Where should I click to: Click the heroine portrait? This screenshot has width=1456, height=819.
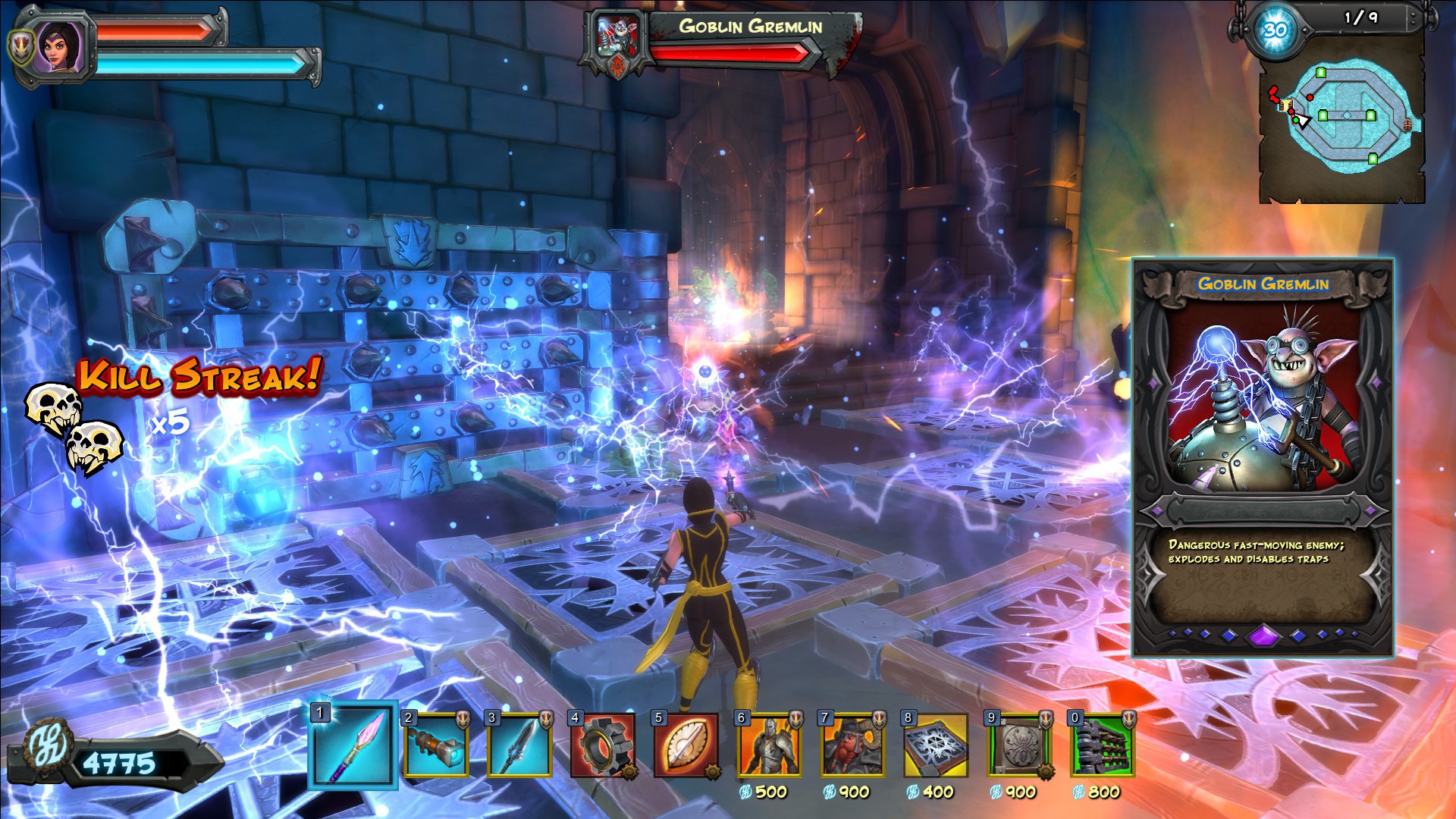(x=59, y=47)
